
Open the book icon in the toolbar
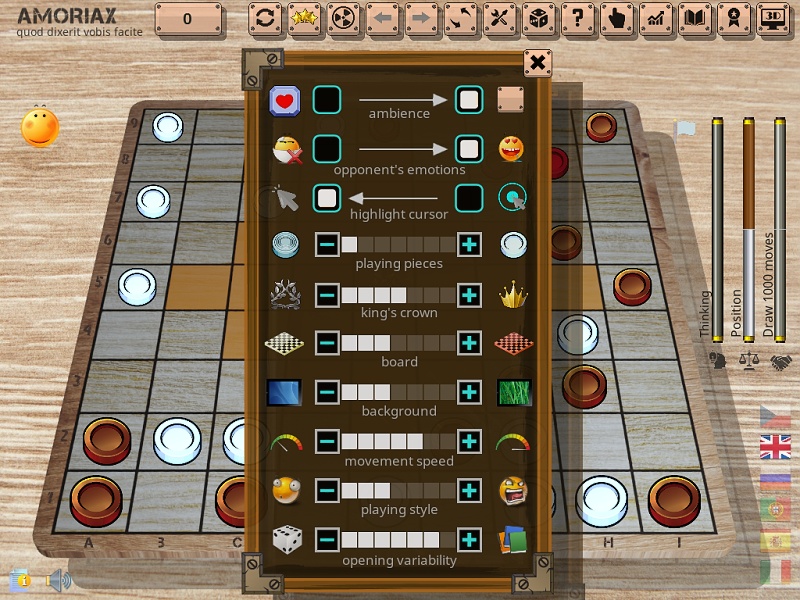694,18
